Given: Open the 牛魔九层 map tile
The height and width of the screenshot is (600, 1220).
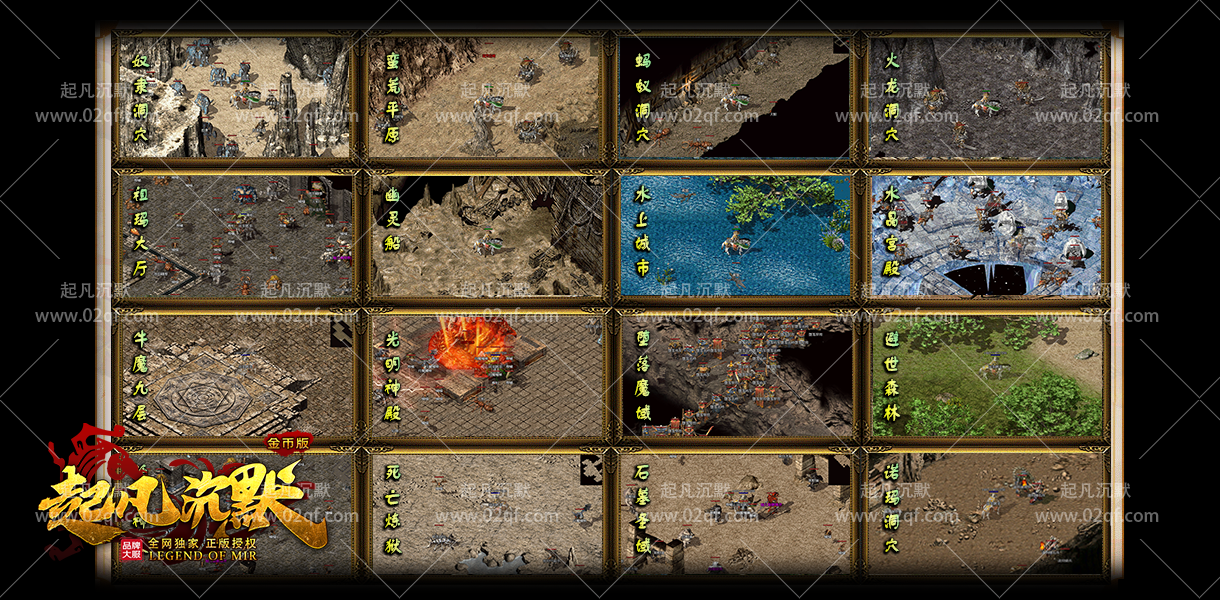Looking at the screenshot, I should (x=235, y=376).
